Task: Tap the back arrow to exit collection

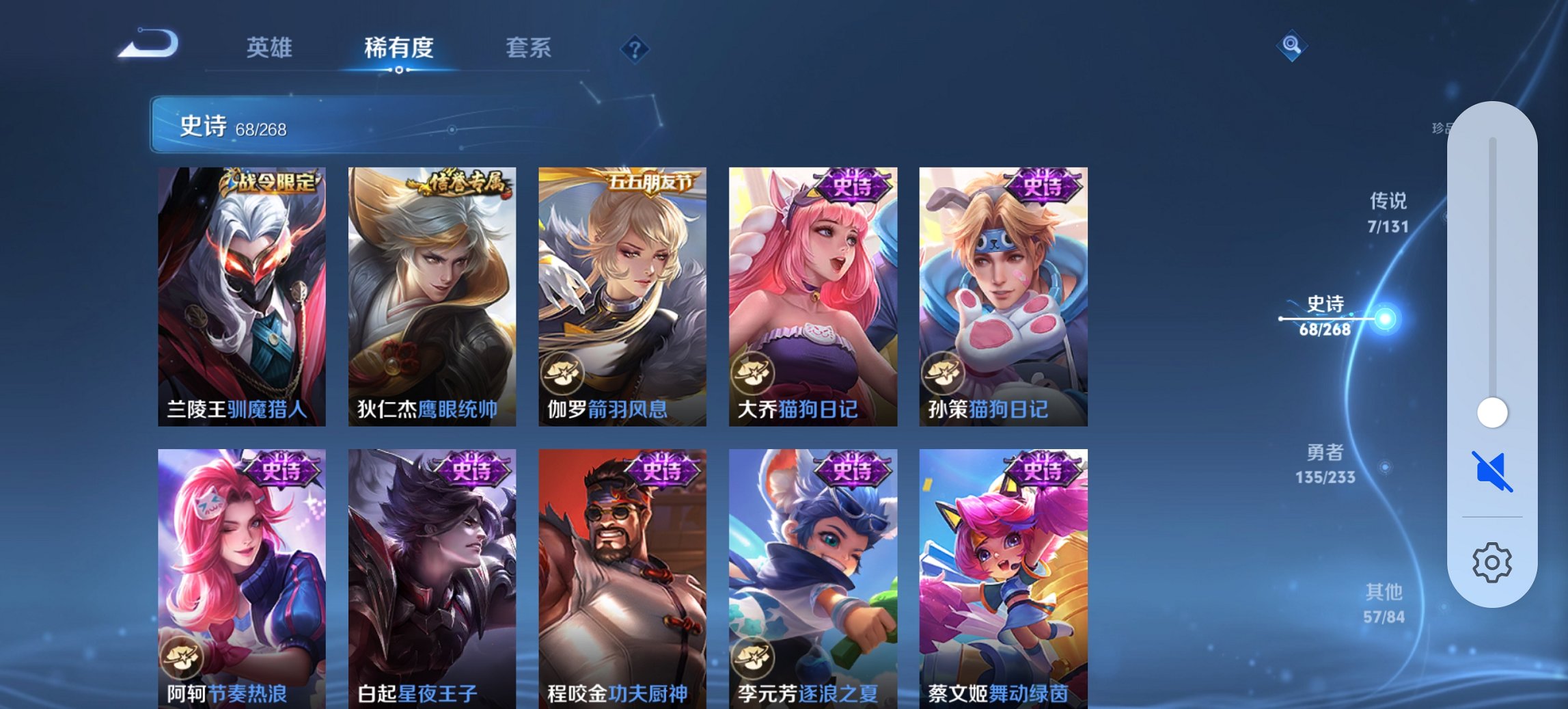Action: click(x=149, y=42)
